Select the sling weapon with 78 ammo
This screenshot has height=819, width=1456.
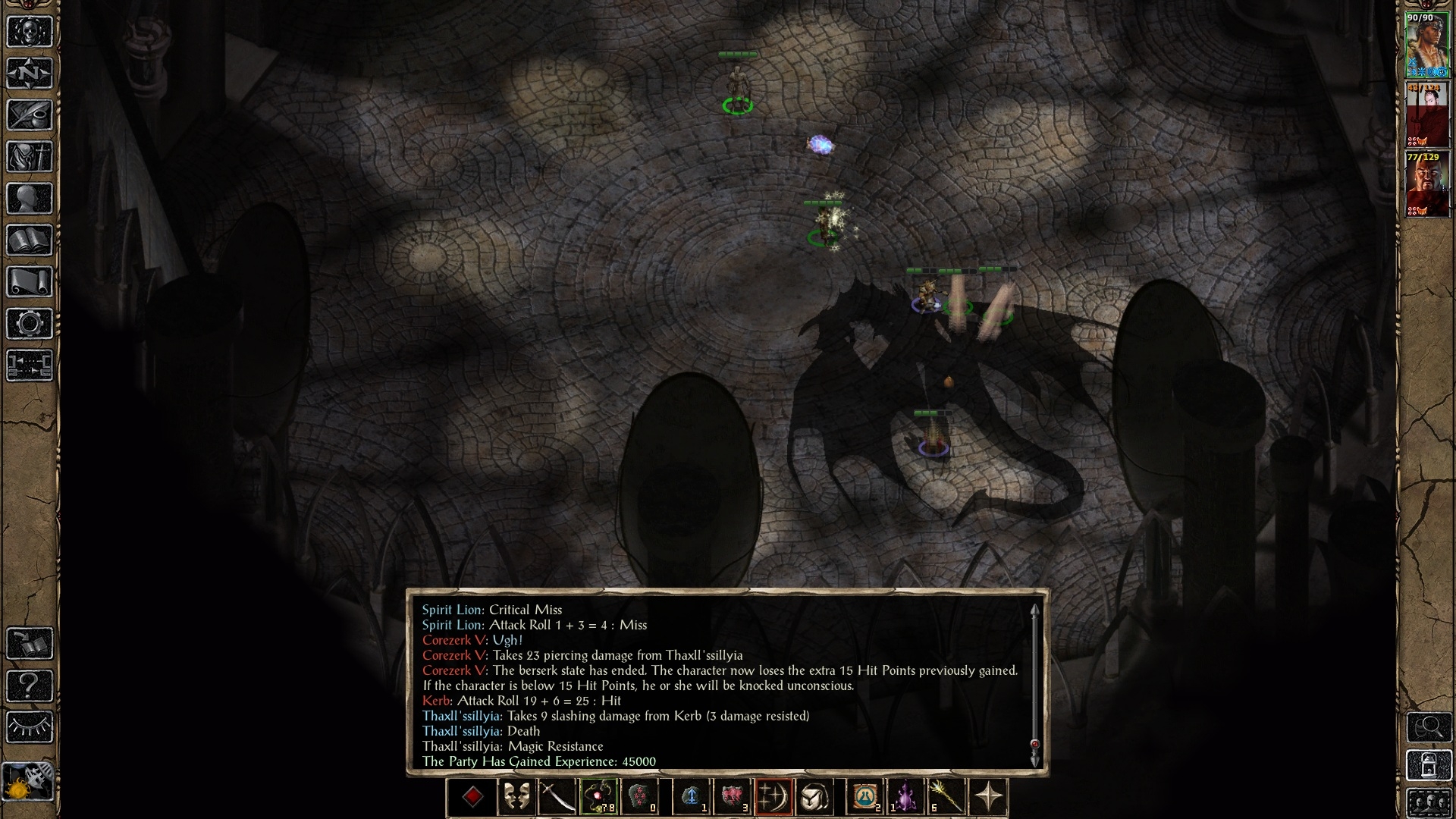pyautogui.click(x=599, y=797)
